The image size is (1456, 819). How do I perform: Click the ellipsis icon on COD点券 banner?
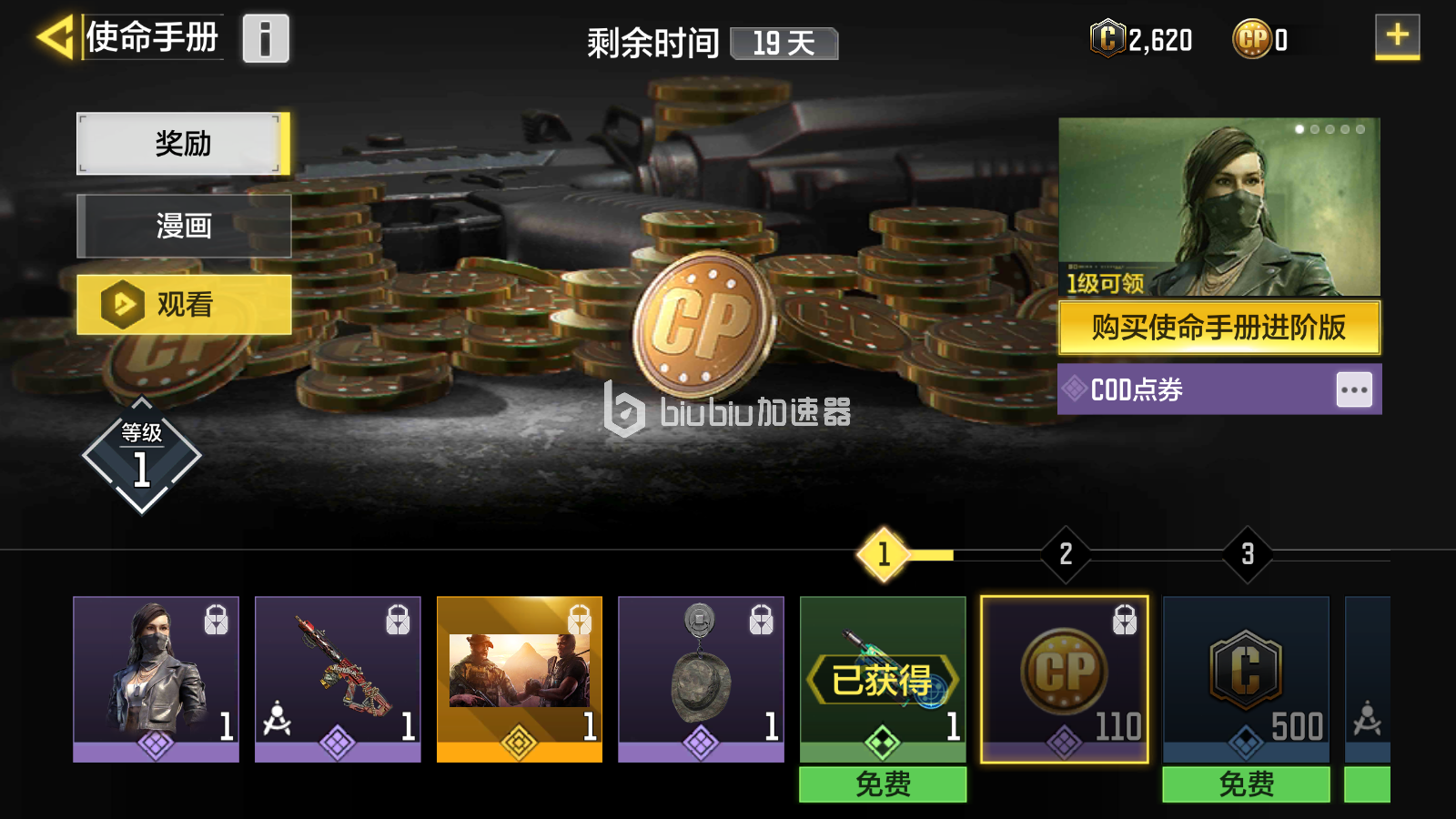coord(1355,389)
